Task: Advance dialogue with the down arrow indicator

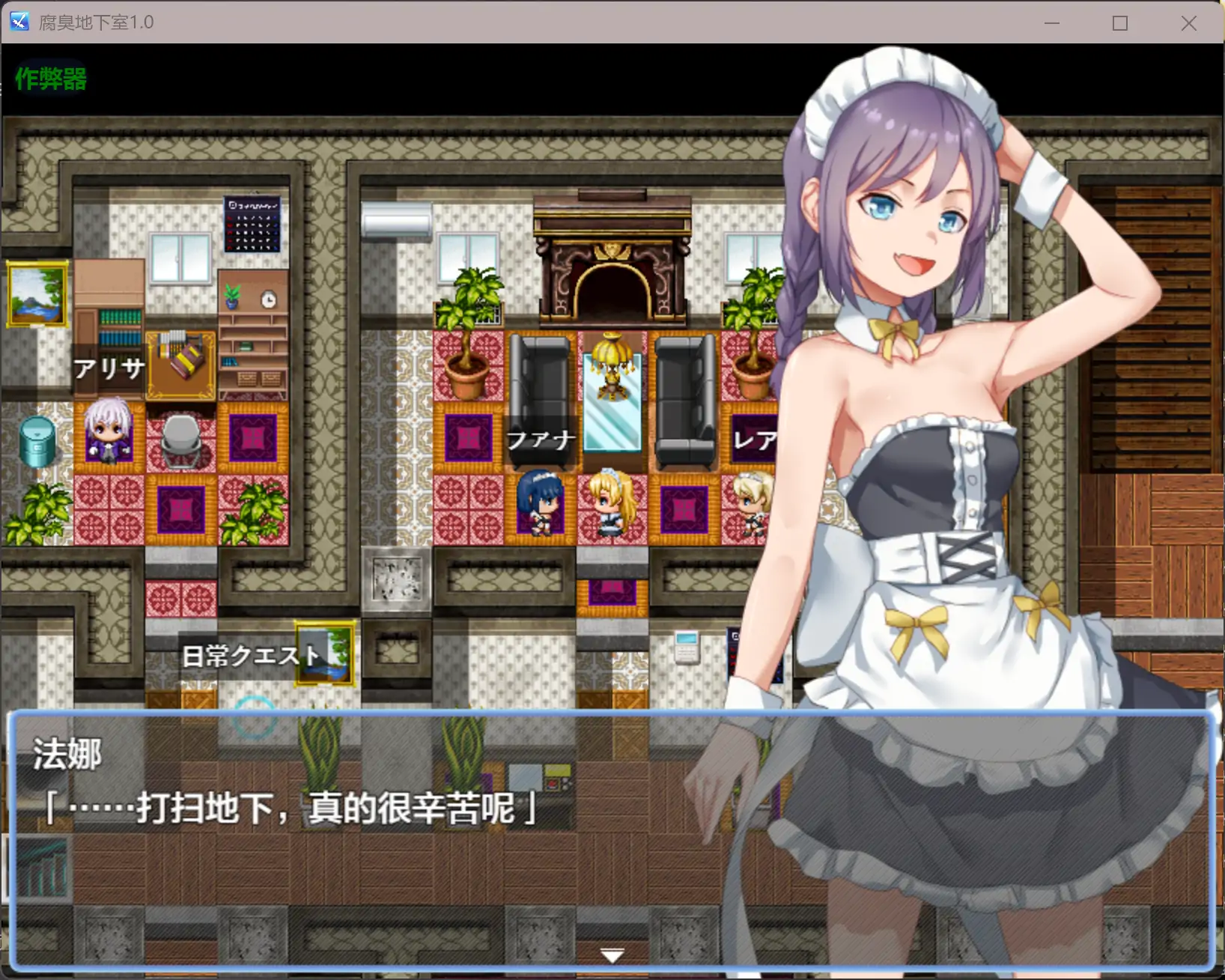Action: pyautogui.click(x=611, y=954)
